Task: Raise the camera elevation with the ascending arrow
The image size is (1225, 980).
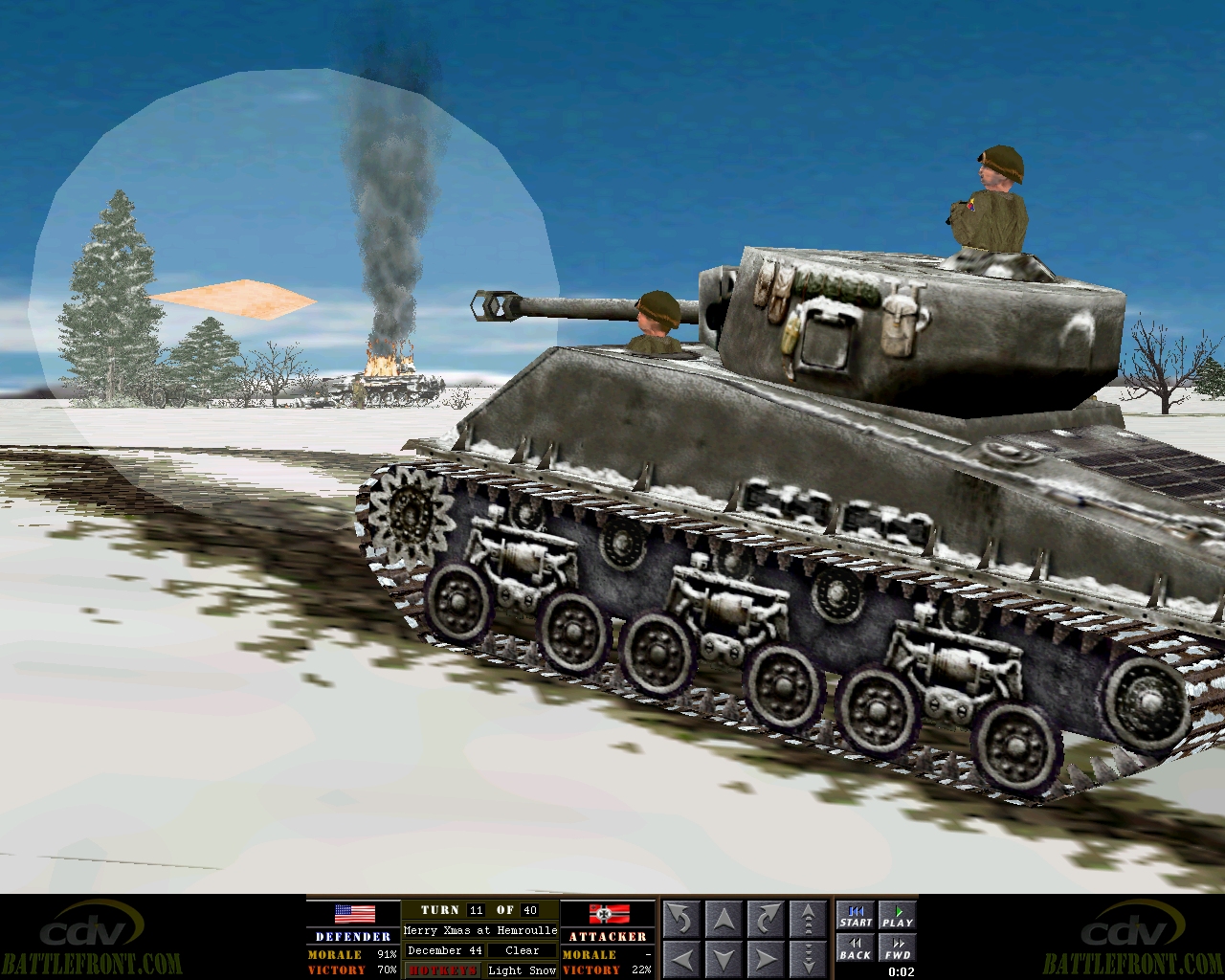Action: pos(807,916)
